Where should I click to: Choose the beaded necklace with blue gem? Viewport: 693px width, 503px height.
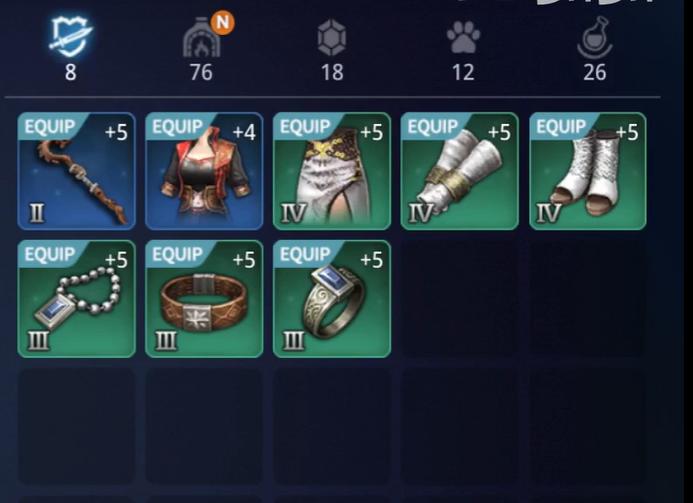coord(76,299)
